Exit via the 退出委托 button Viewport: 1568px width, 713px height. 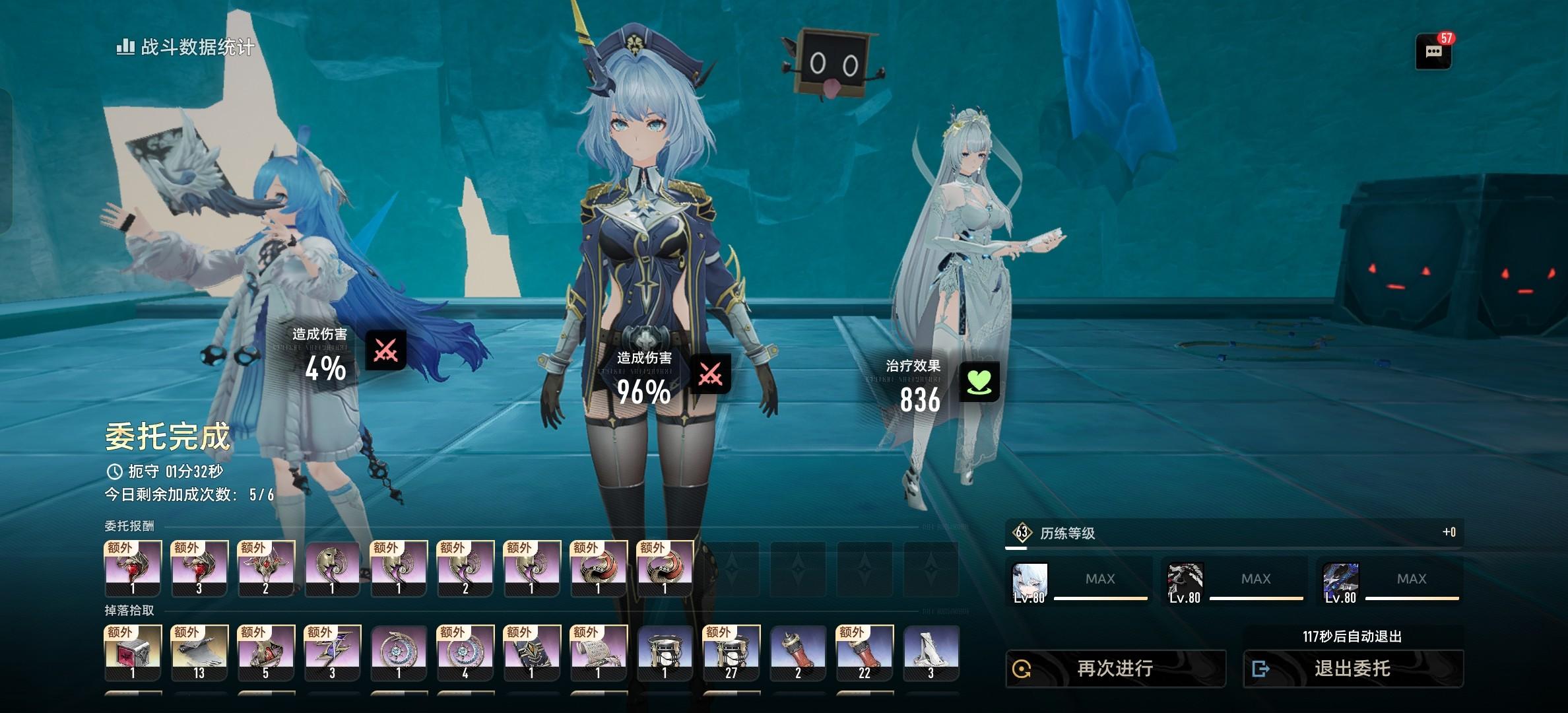[1353, 669]
